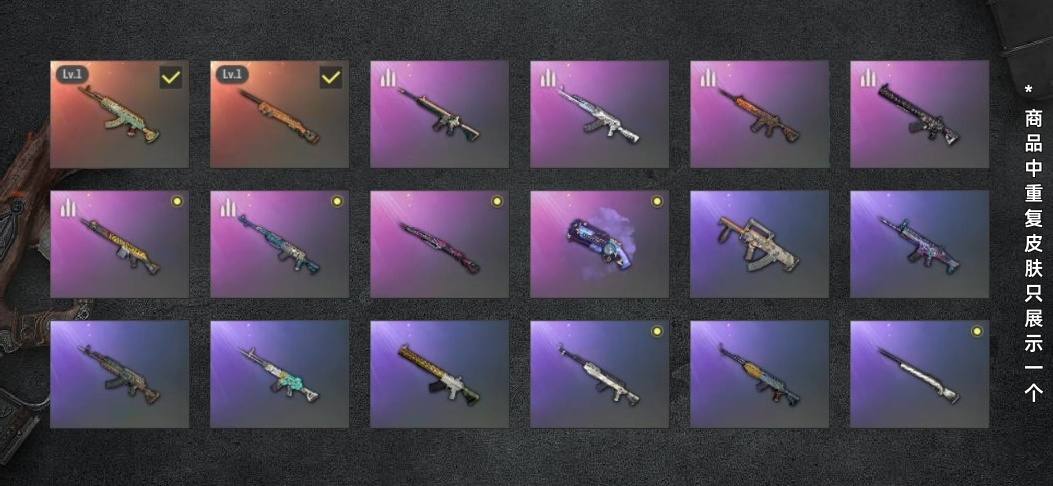Select the Lv.1 multicolor AK skin tile
The height and width of the screenshot is (486, 1053).
119,114
